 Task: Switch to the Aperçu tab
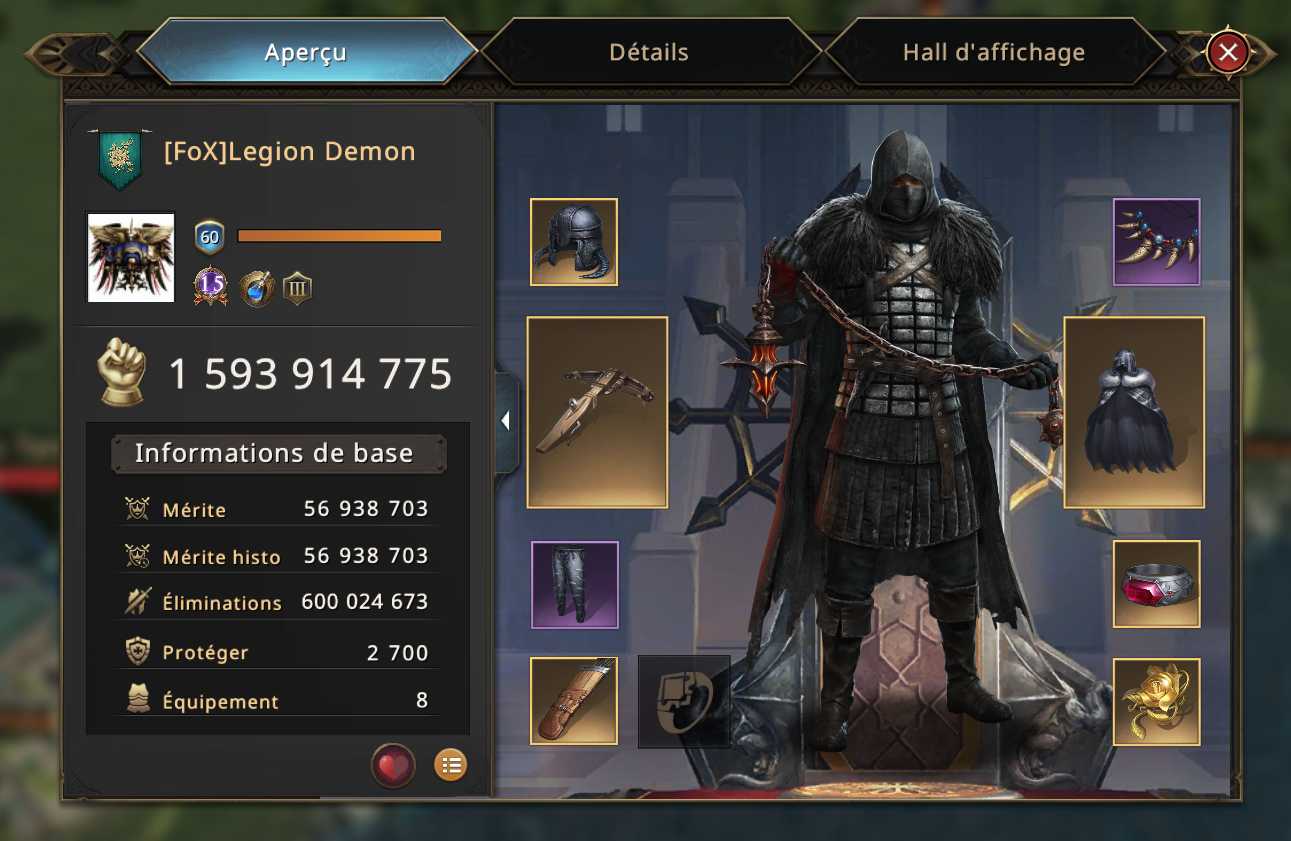tap(306, 52)
